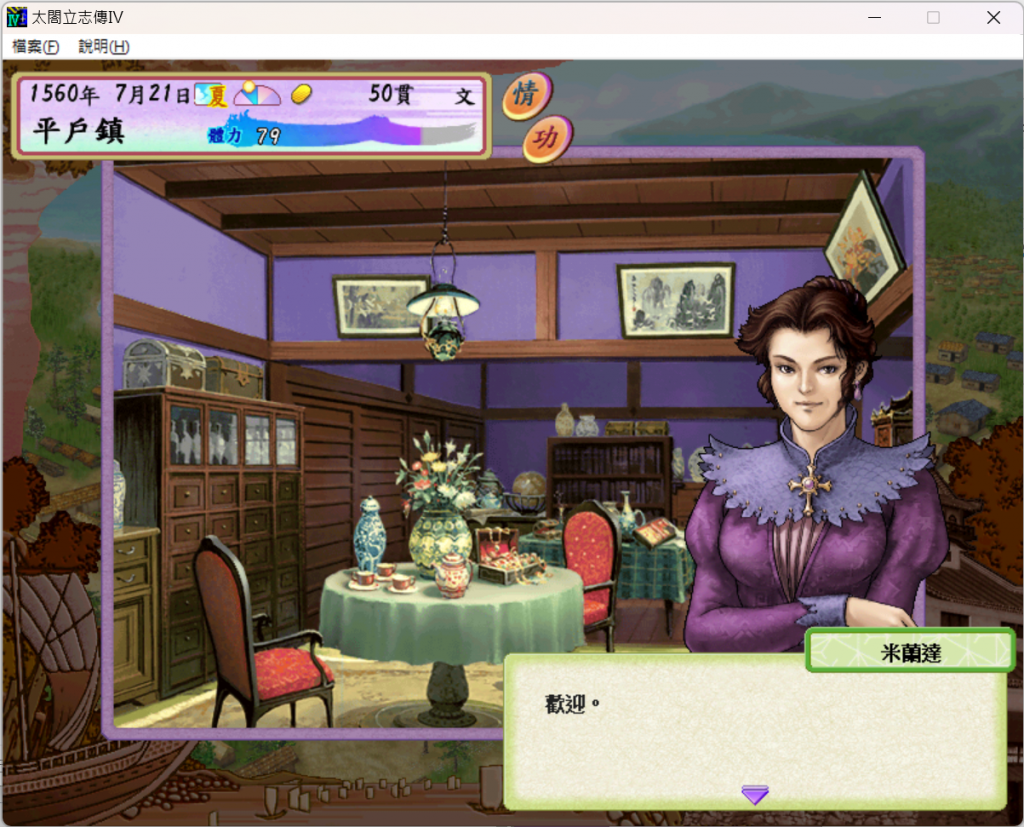The width and height of the screenshot is (1024, 827).
Task: Open the 檔案(F) menu
Action: [36, 47]
